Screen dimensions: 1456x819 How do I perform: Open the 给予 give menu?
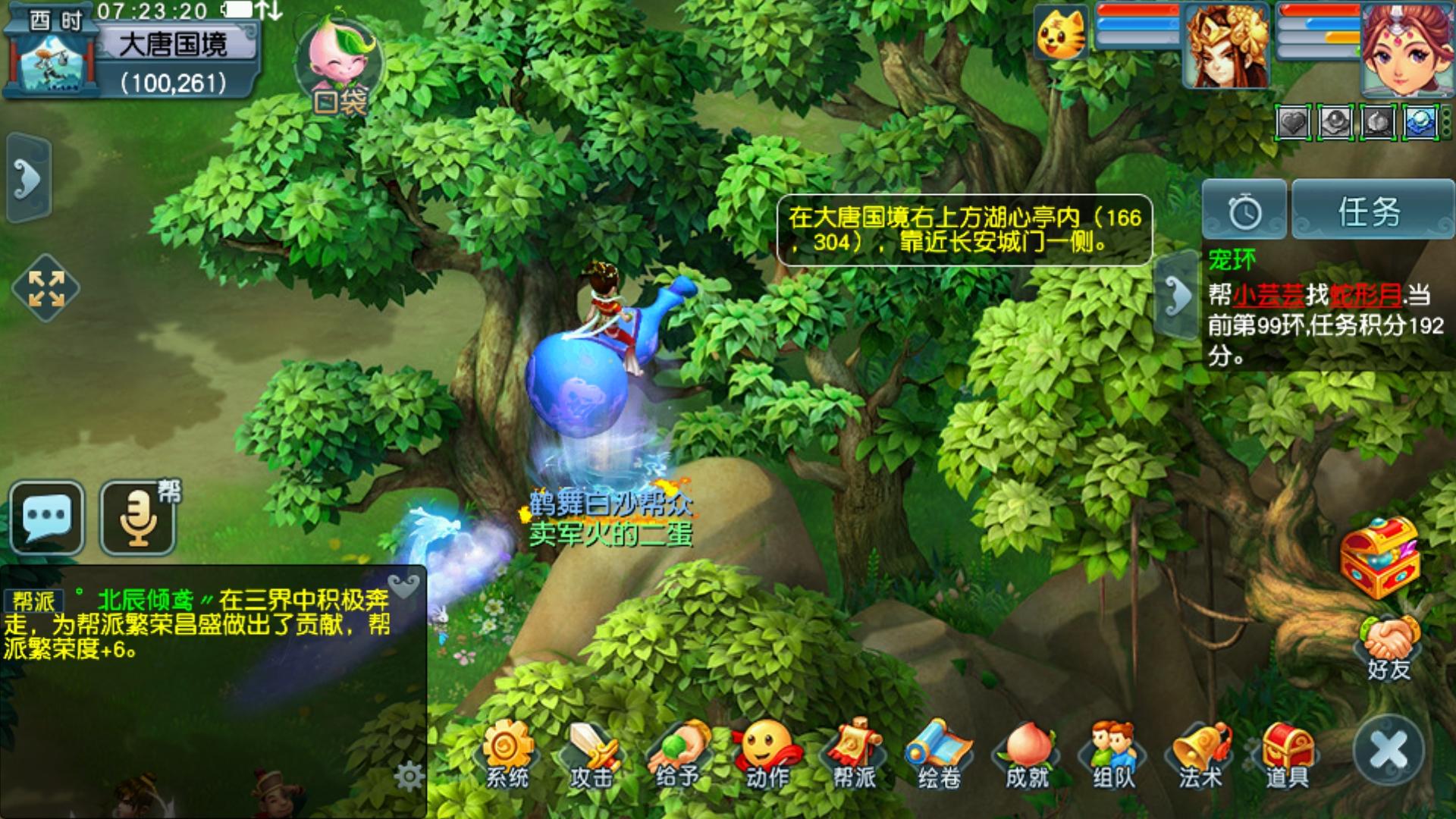tap(678, 753)
